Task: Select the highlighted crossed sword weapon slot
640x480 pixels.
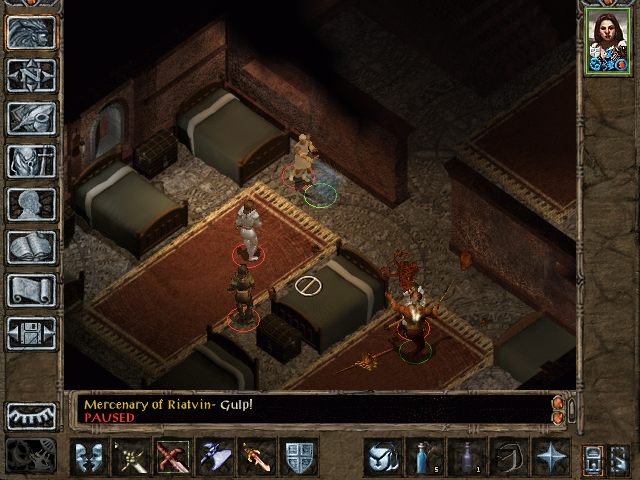Action: pyautogui.click(x=173, y=457)
